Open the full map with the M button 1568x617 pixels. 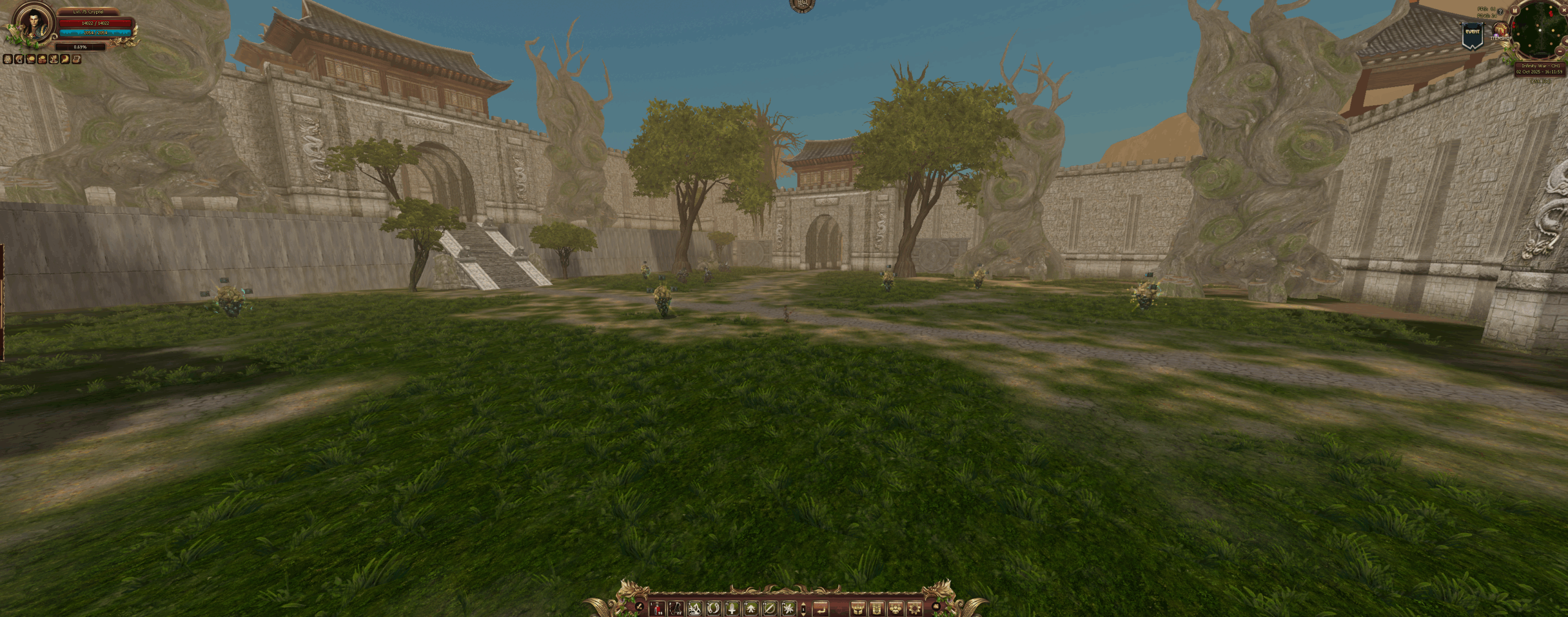1515,10
